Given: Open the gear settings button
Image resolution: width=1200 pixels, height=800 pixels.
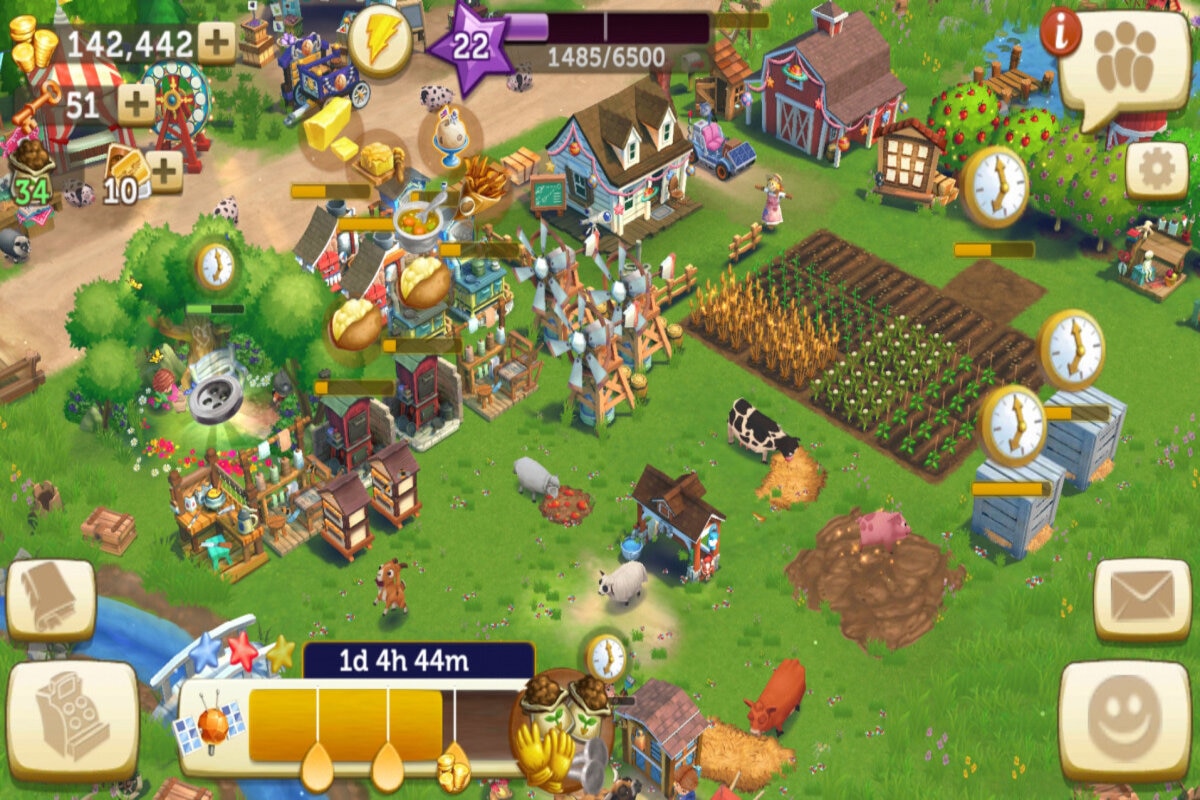Looking at the screenshot, I should [1156, 171].
